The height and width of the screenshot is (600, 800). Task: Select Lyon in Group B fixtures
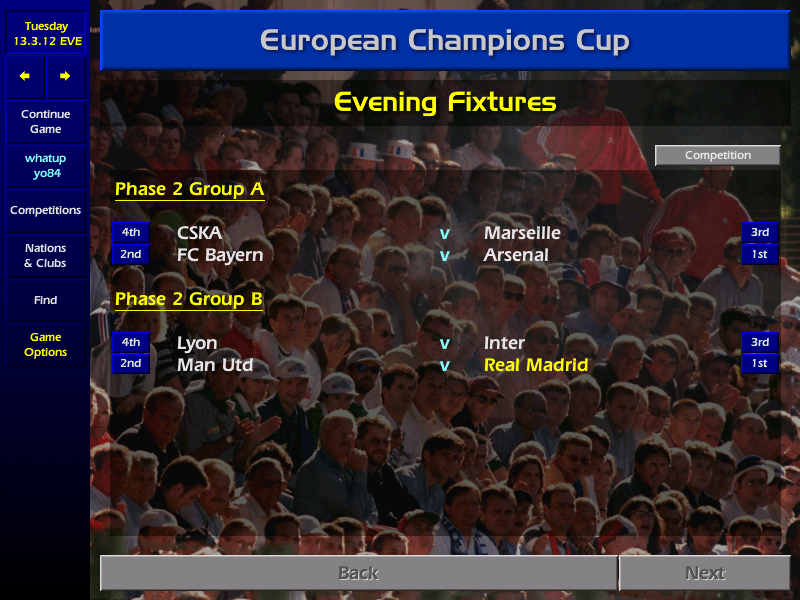pos(197,343)
